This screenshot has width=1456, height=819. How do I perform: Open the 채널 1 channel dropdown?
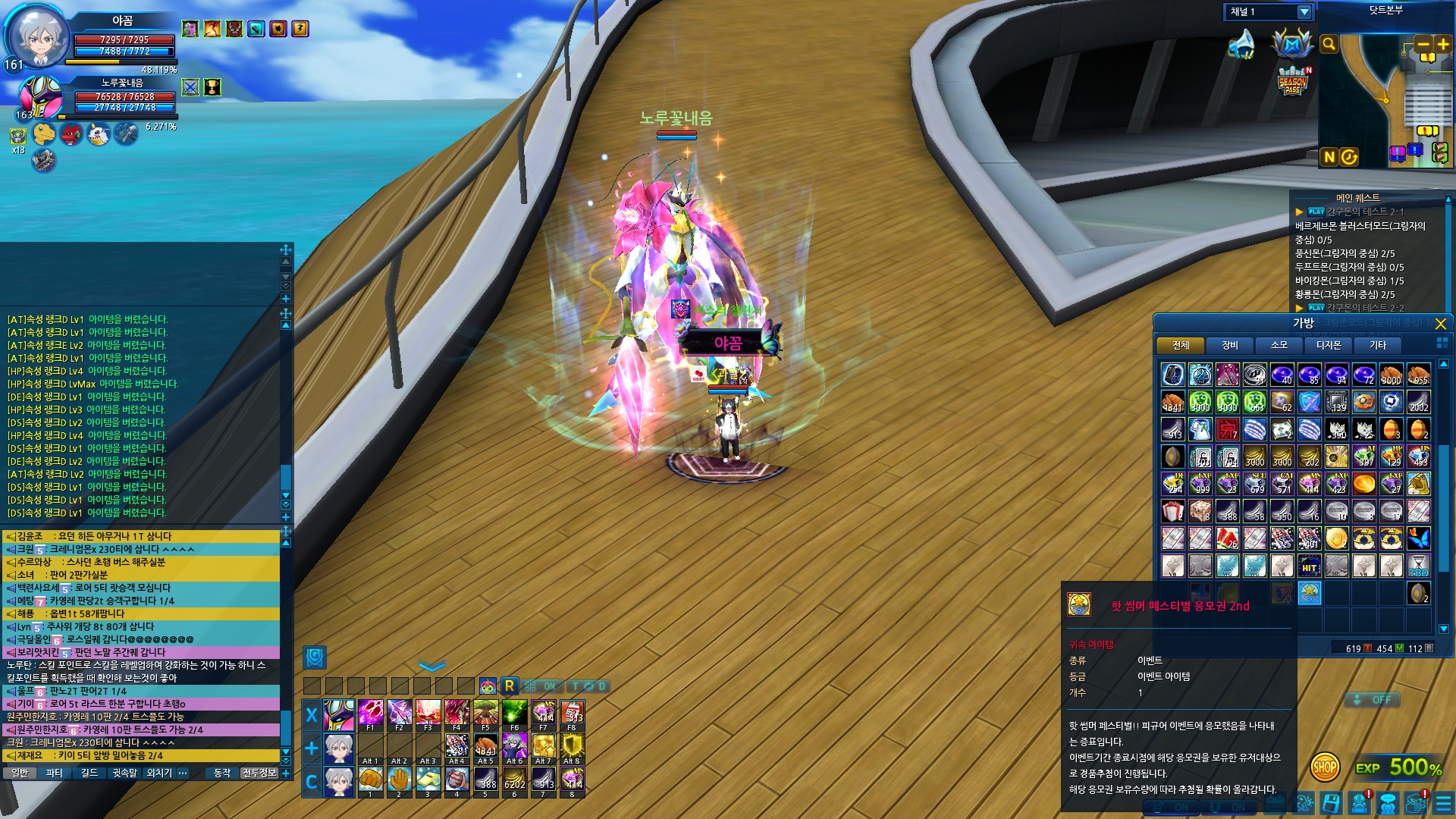pos(1304,12)
